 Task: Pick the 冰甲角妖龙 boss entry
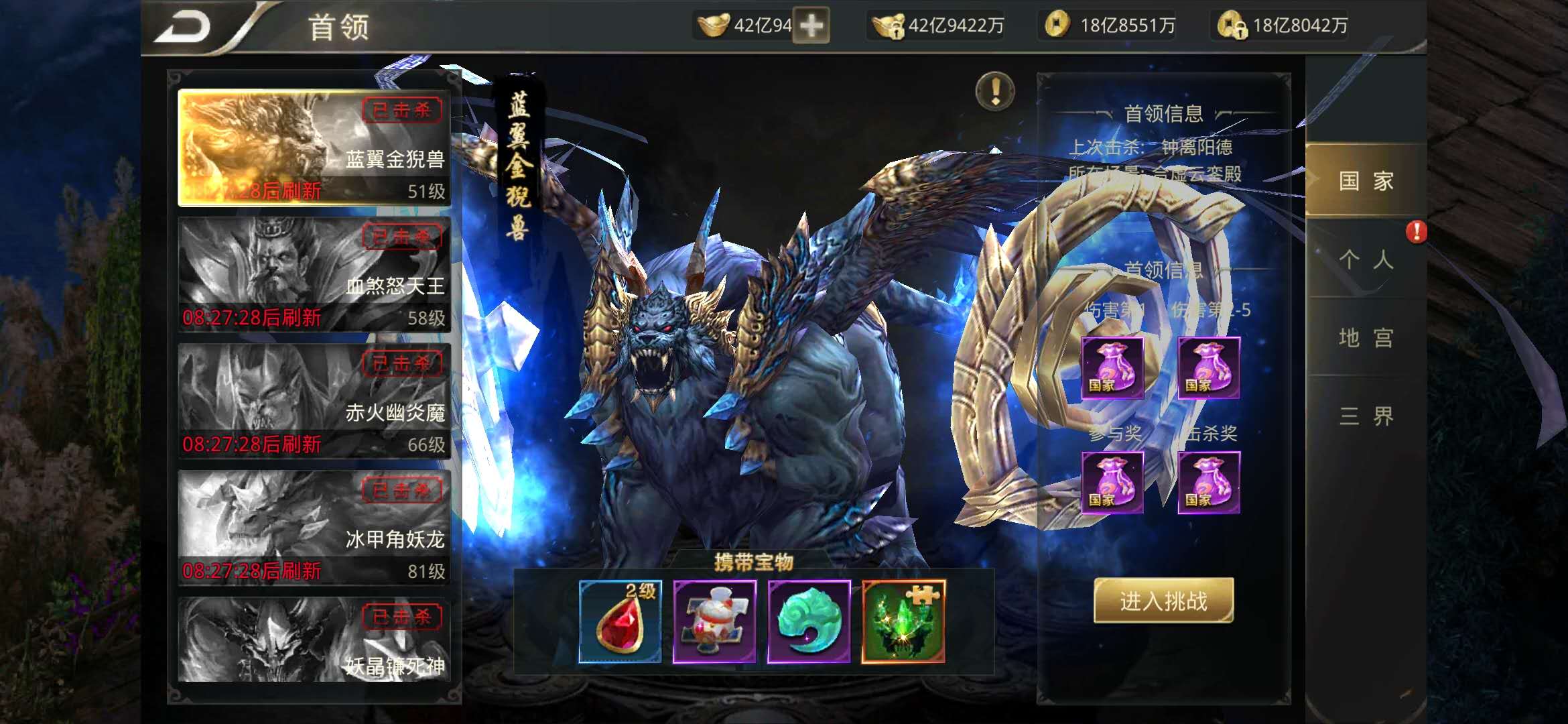(314, 528)
